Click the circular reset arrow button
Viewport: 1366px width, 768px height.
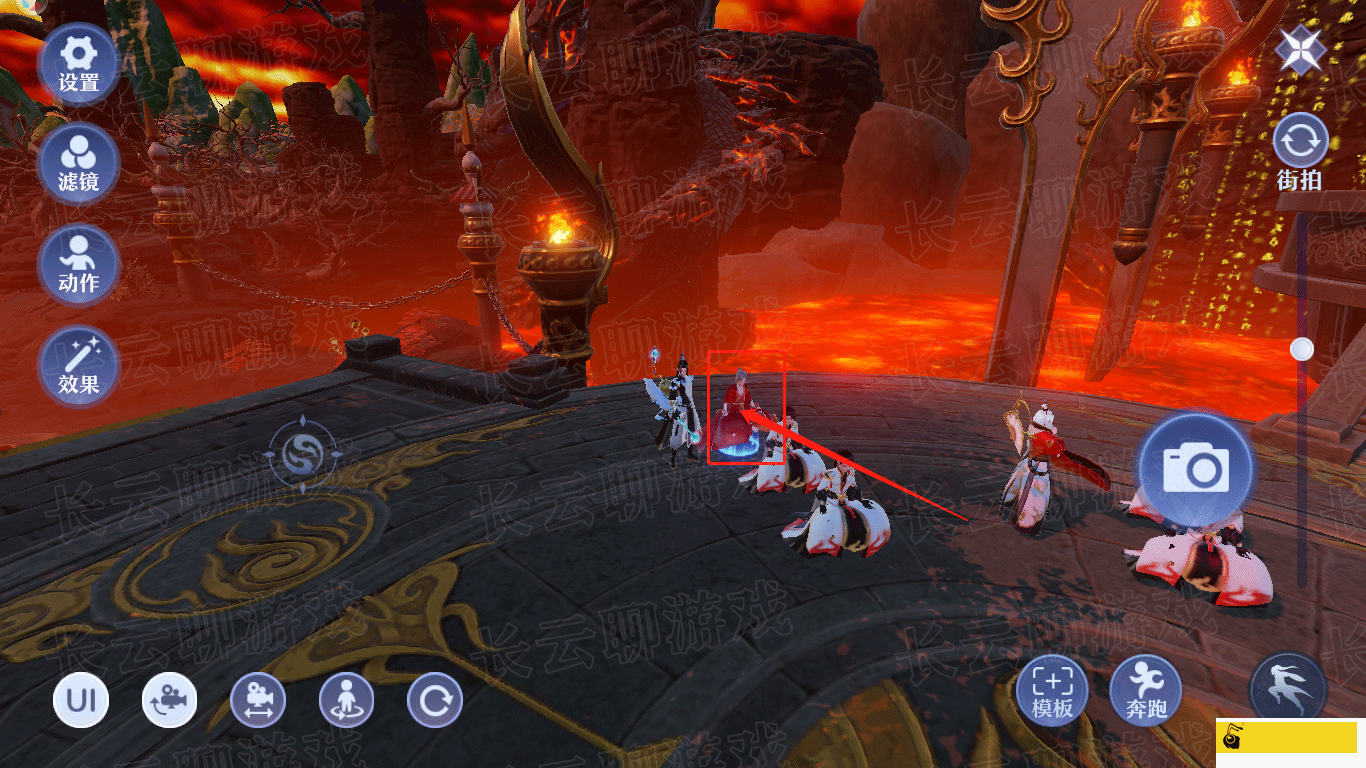pos(435,700)
